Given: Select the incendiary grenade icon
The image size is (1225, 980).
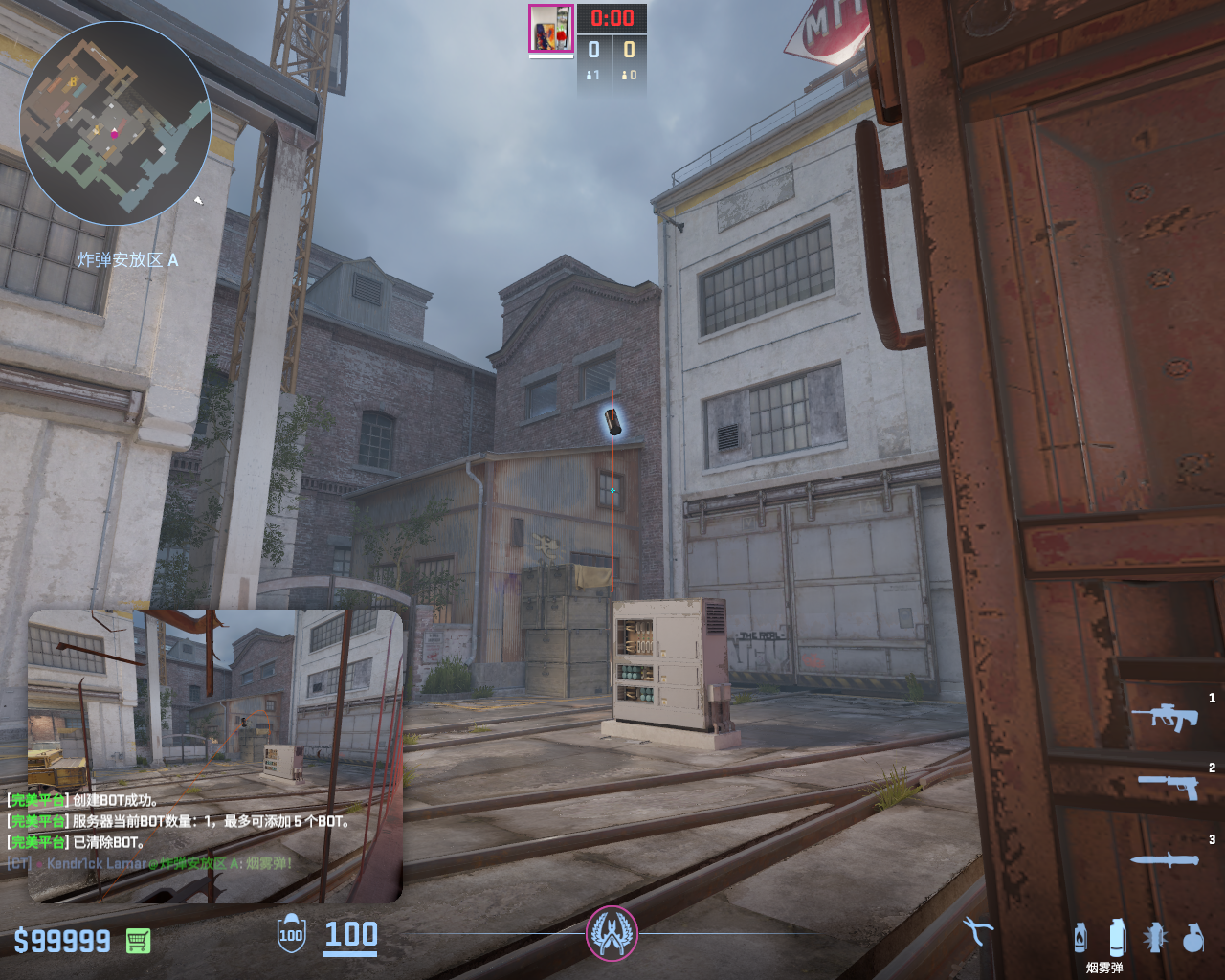Looking at the screenshot, I should click(1080, 938).
